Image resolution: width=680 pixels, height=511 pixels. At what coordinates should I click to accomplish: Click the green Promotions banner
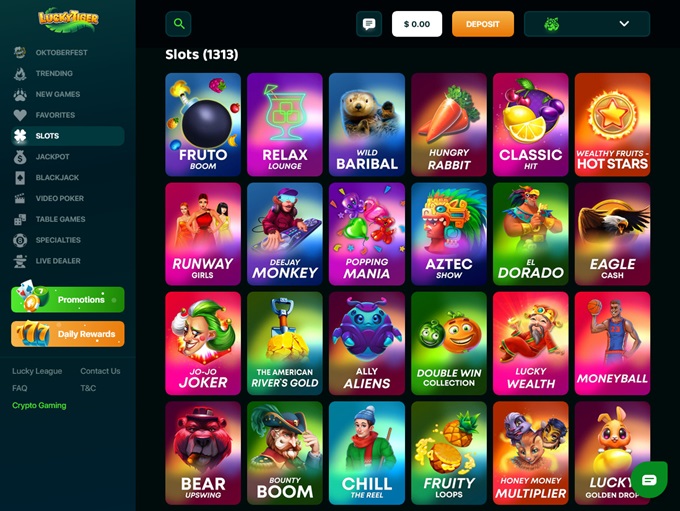[68, 299]
